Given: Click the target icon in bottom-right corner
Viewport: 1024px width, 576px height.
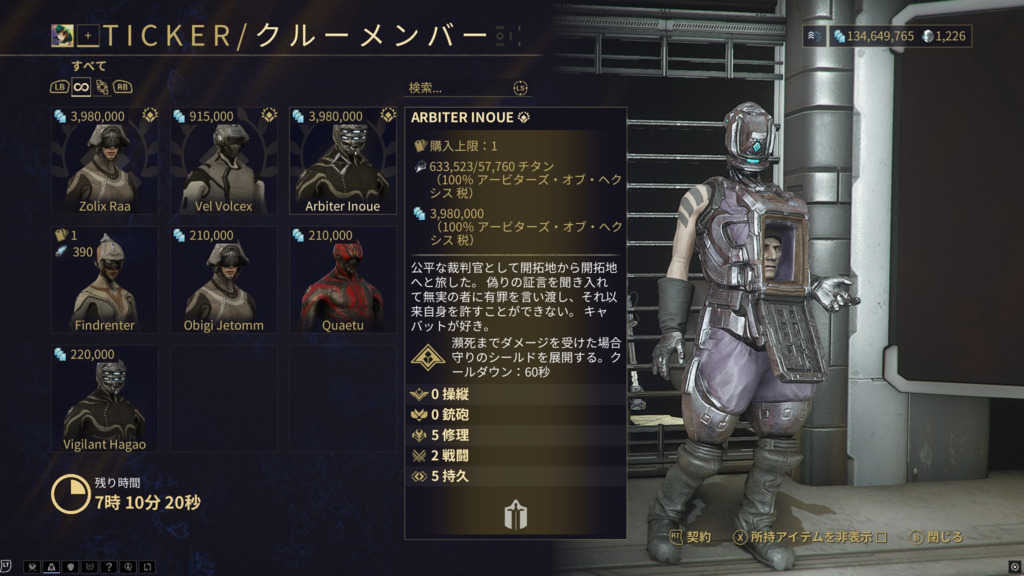Looking at the screenshot, I should 1014,566.
